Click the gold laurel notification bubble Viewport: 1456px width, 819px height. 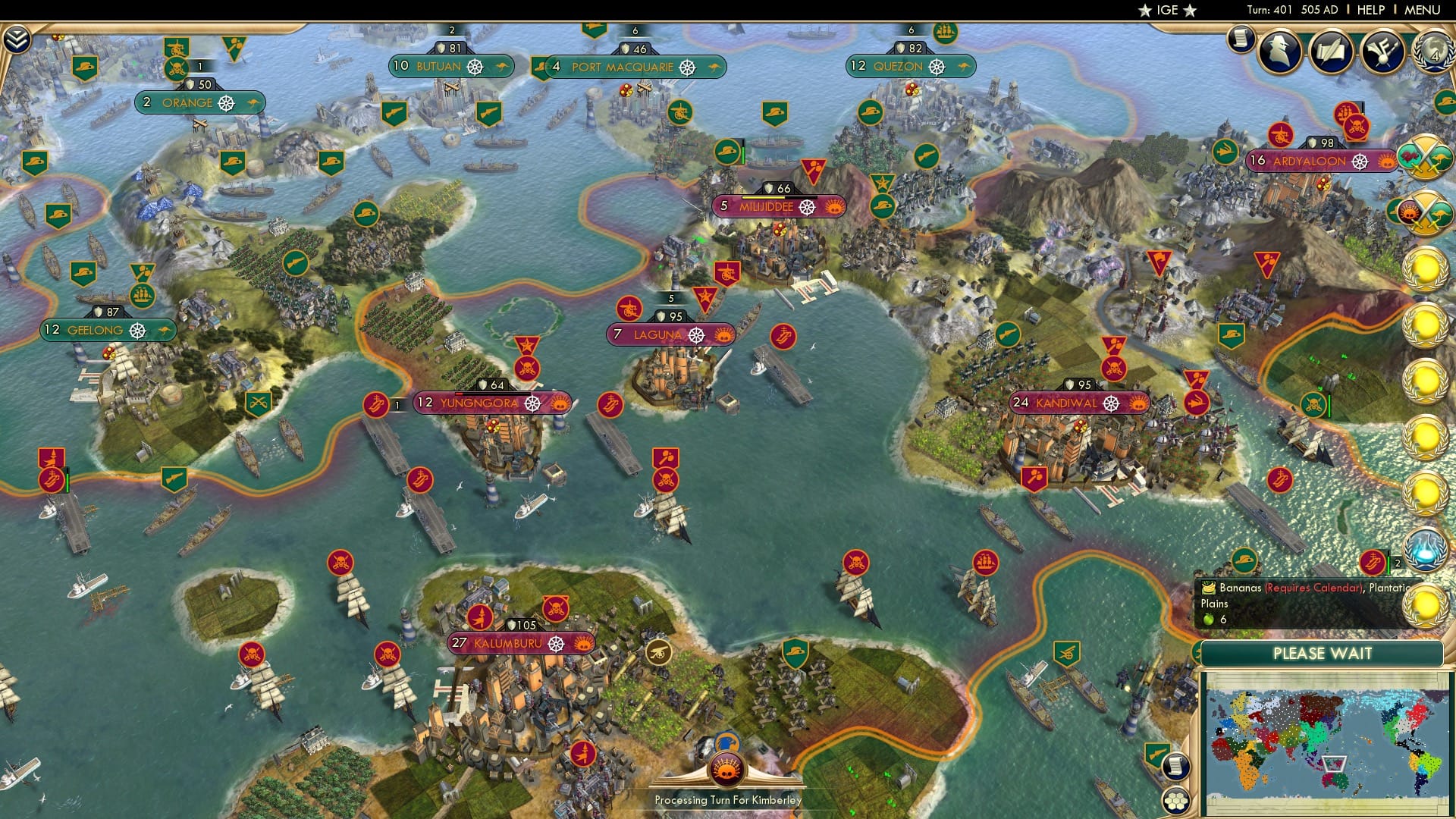click(1424, 269)
